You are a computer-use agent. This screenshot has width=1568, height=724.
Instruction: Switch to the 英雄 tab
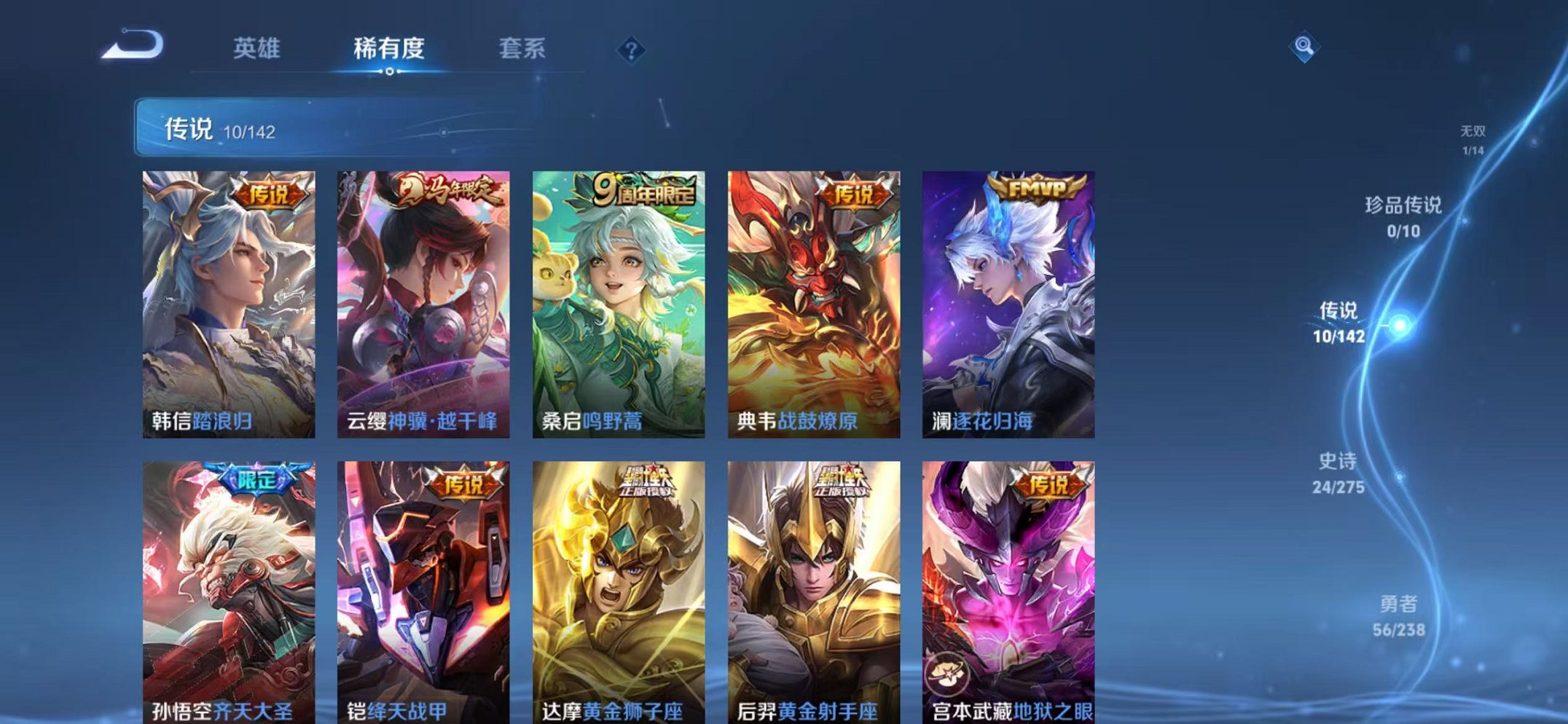point(256,47)
